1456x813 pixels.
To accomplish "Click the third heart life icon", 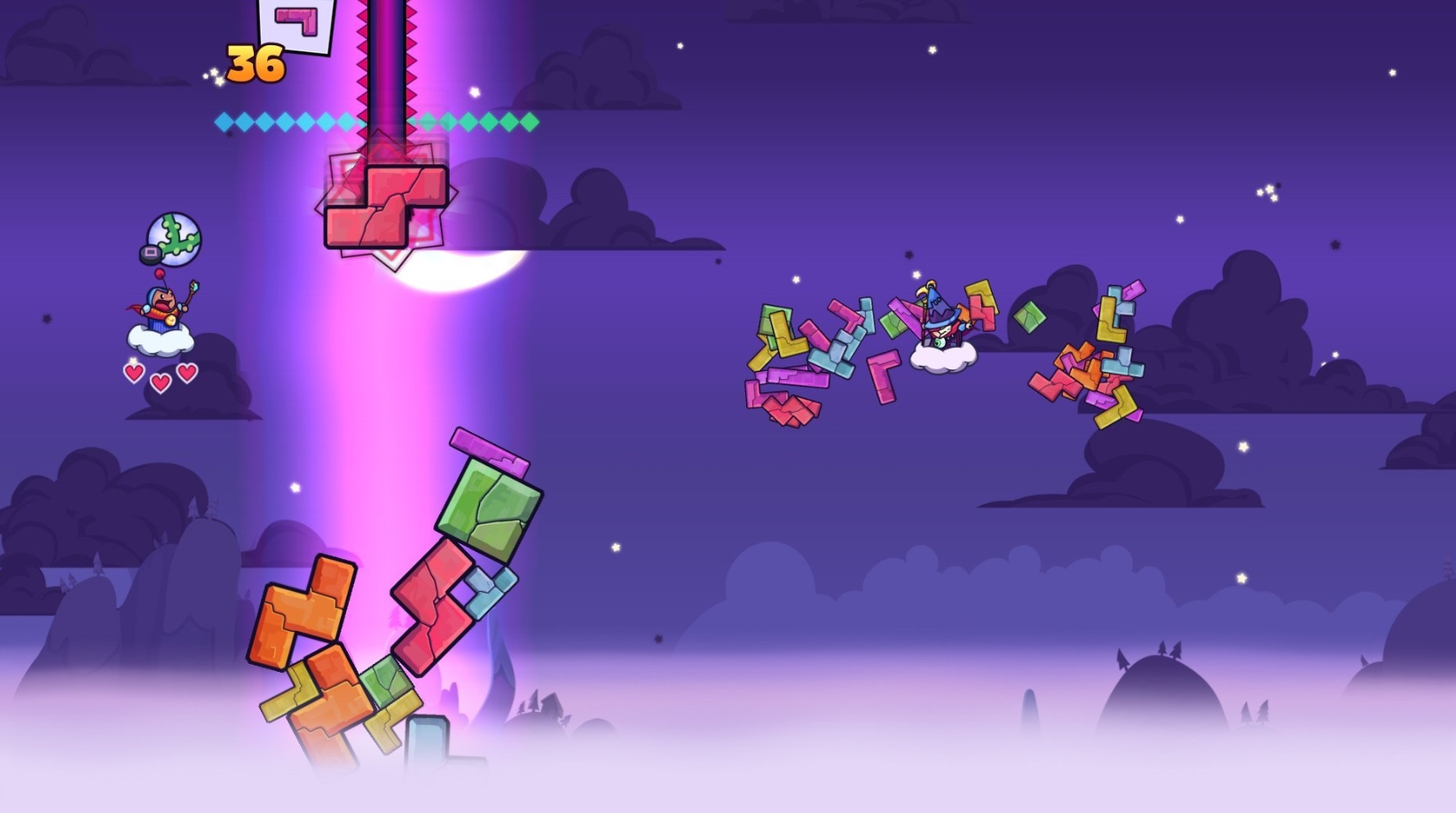I will pyautogui.click(x=185, y=373).
